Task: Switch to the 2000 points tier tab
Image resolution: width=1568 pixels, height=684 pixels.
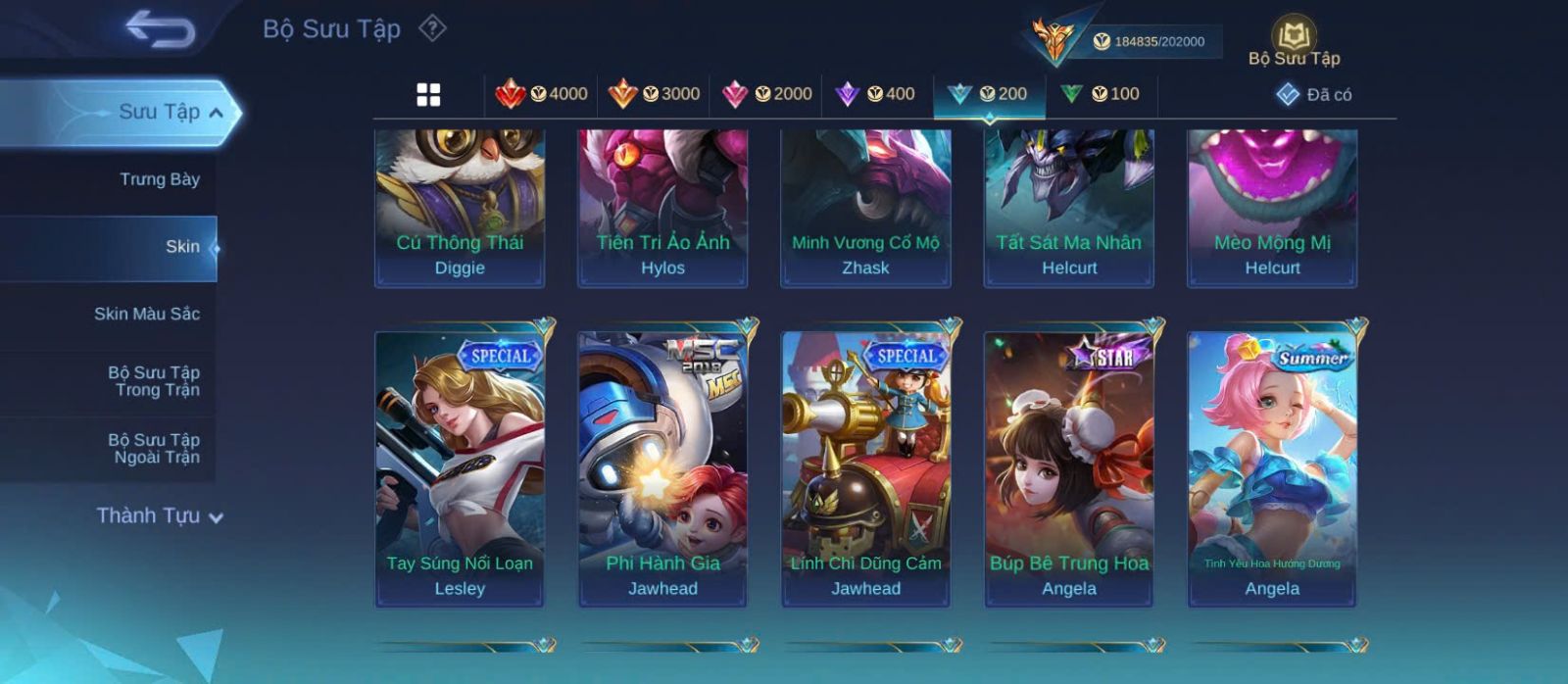Action: 766,94
